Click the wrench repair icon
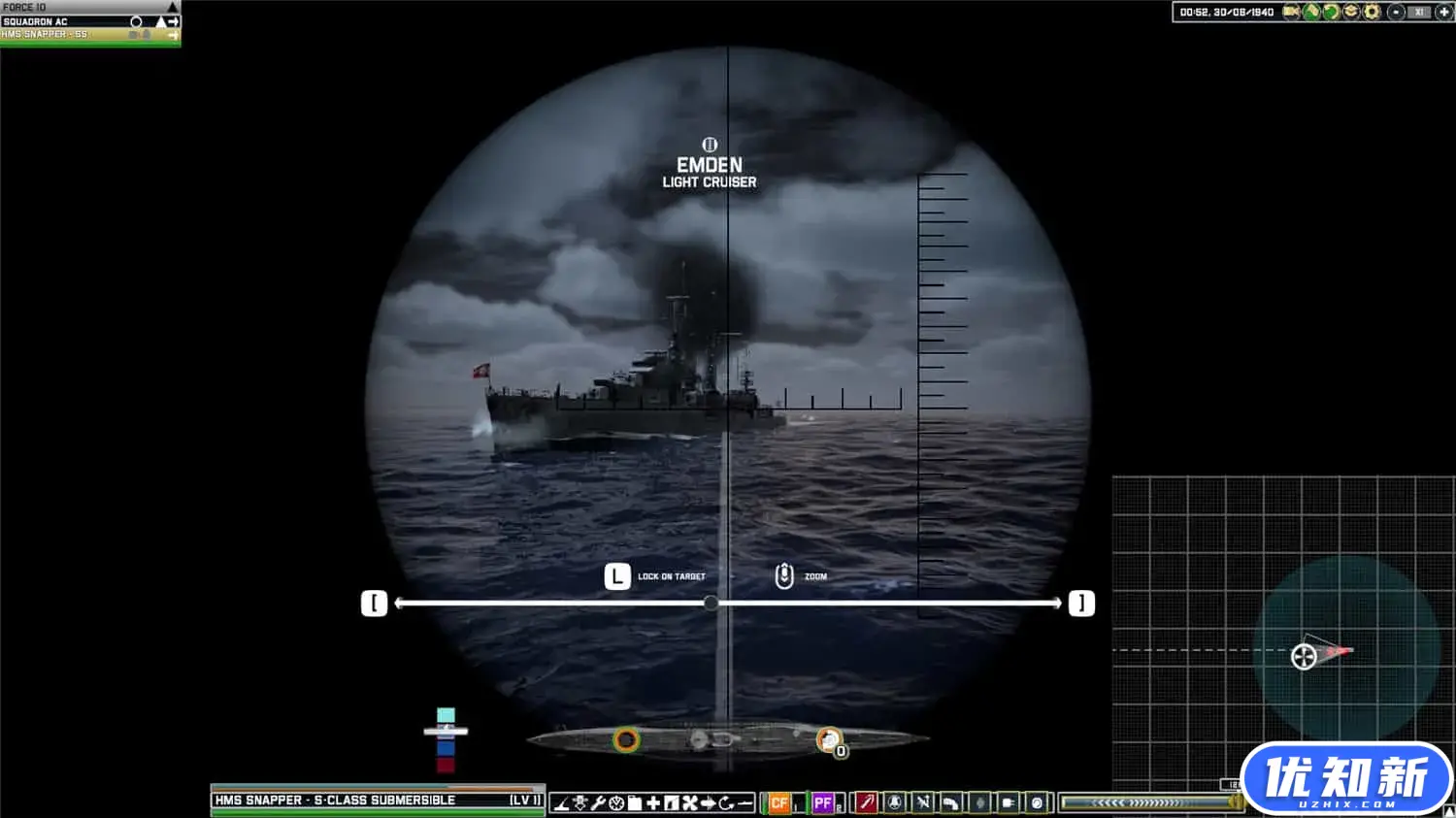Image resolution: width=1456 pixels, height=818 pixels. pyautogui.click(x=598, y=802)
